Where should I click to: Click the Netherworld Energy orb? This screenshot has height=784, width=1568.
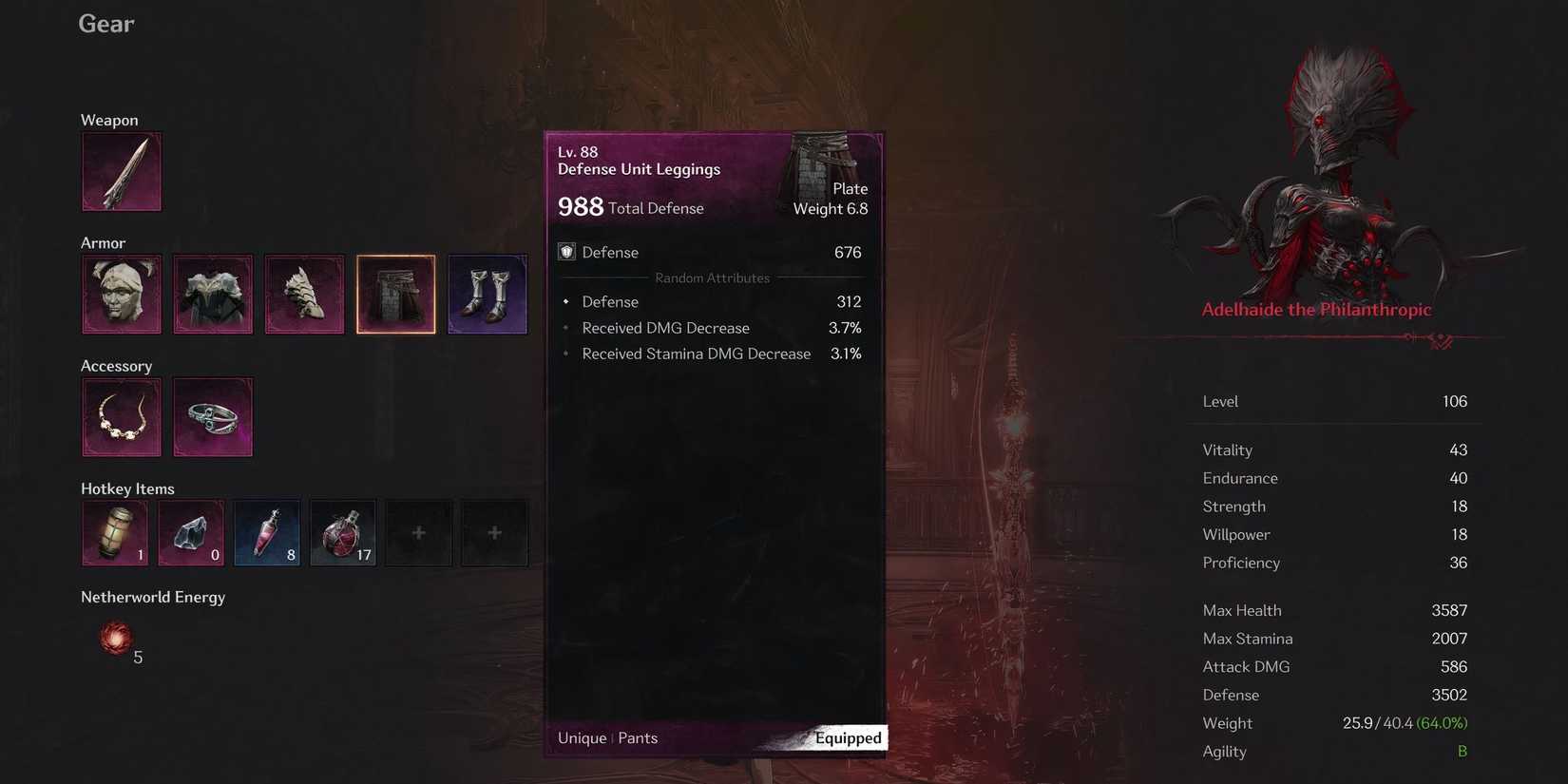[115, 639]
